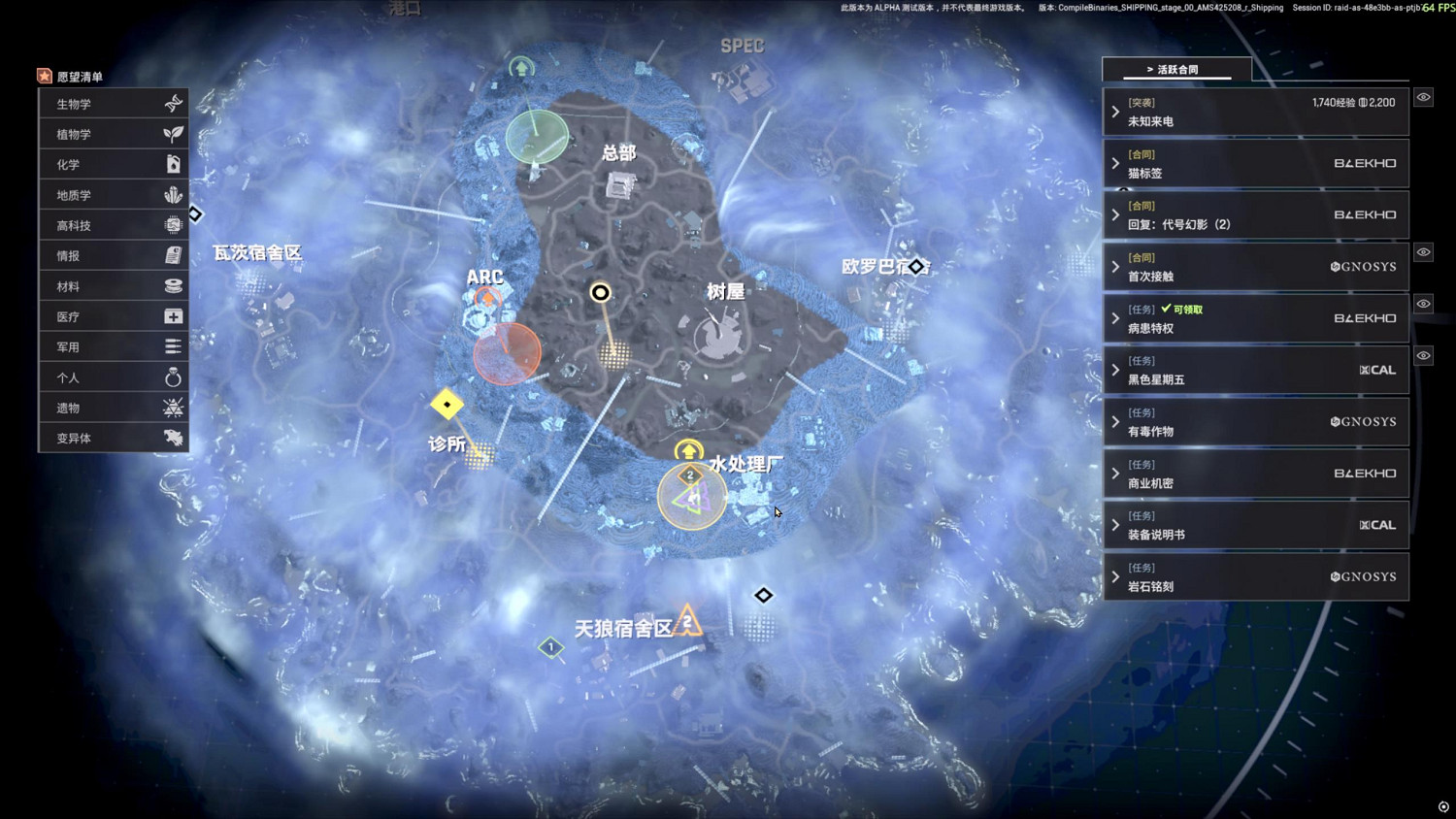Select the 化学 flask icon

(x=173, y=164)
